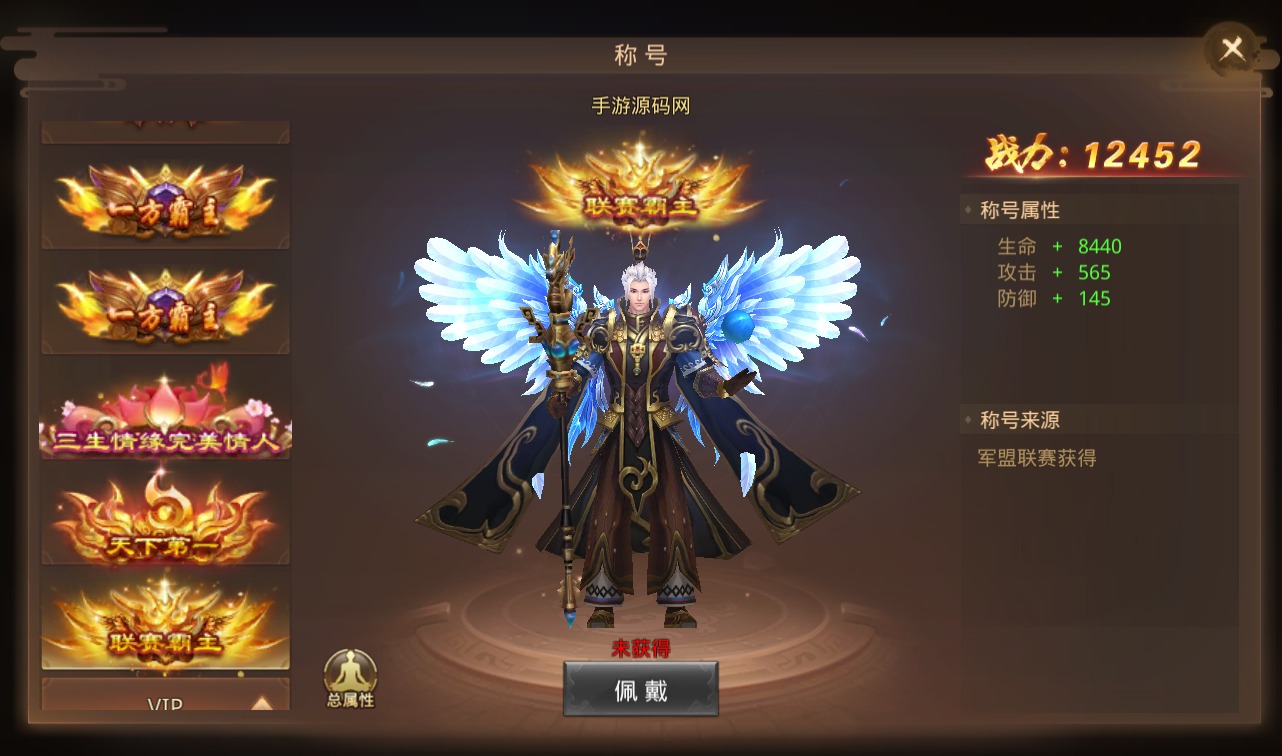Close the 称号 title panel

pyautogui.click(x=1232, y=49)
